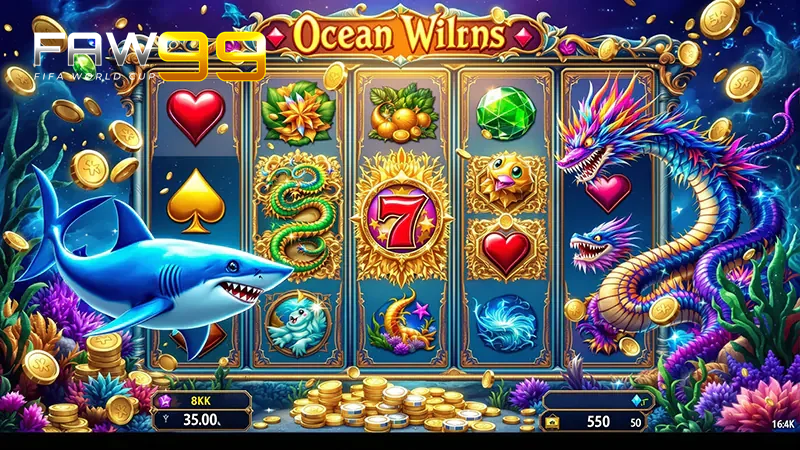The height and width of the screenshot is (450, 800).
Task: Select the purple gem icon beside 8KK
Action: point(165,400)
